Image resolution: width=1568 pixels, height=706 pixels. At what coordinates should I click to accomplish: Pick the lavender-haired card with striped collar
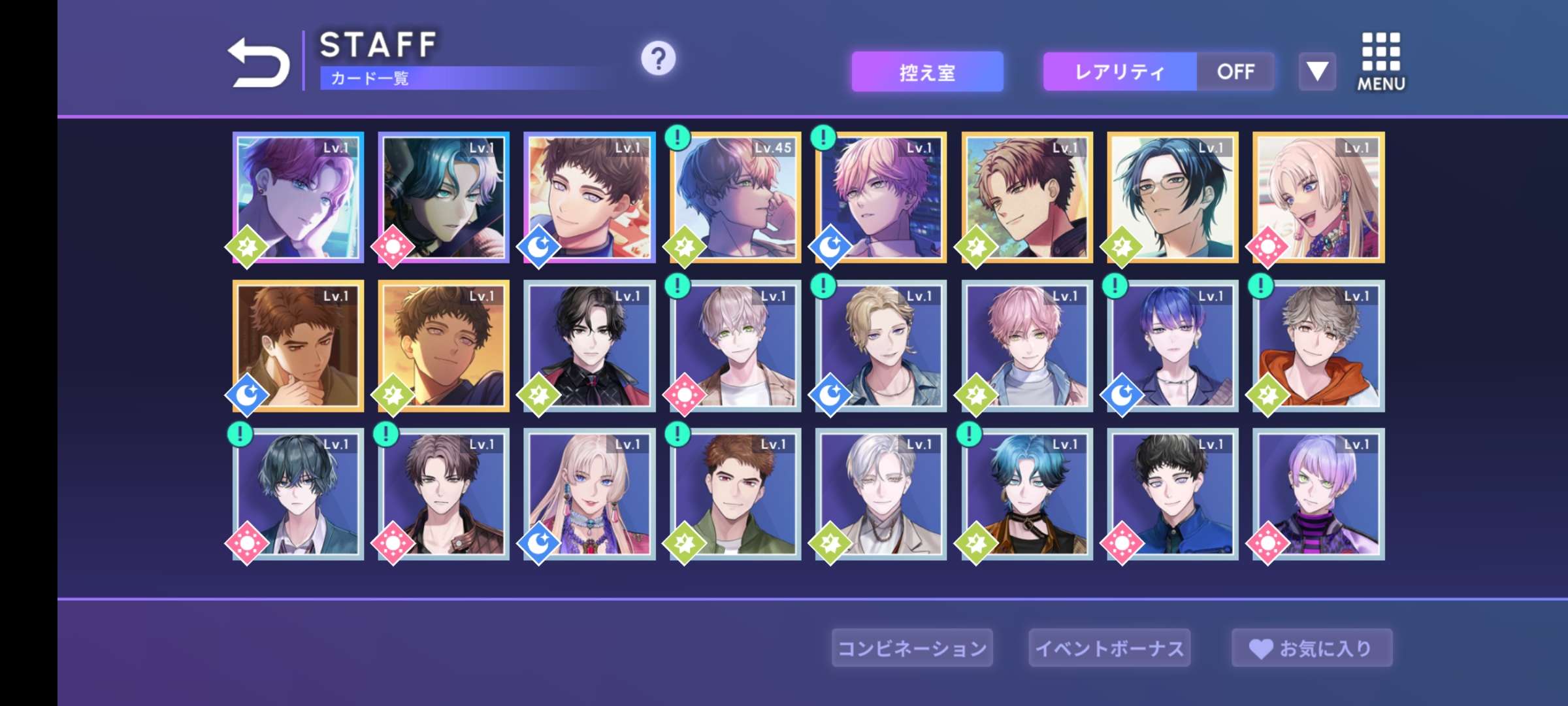[x=1318, y=494]
